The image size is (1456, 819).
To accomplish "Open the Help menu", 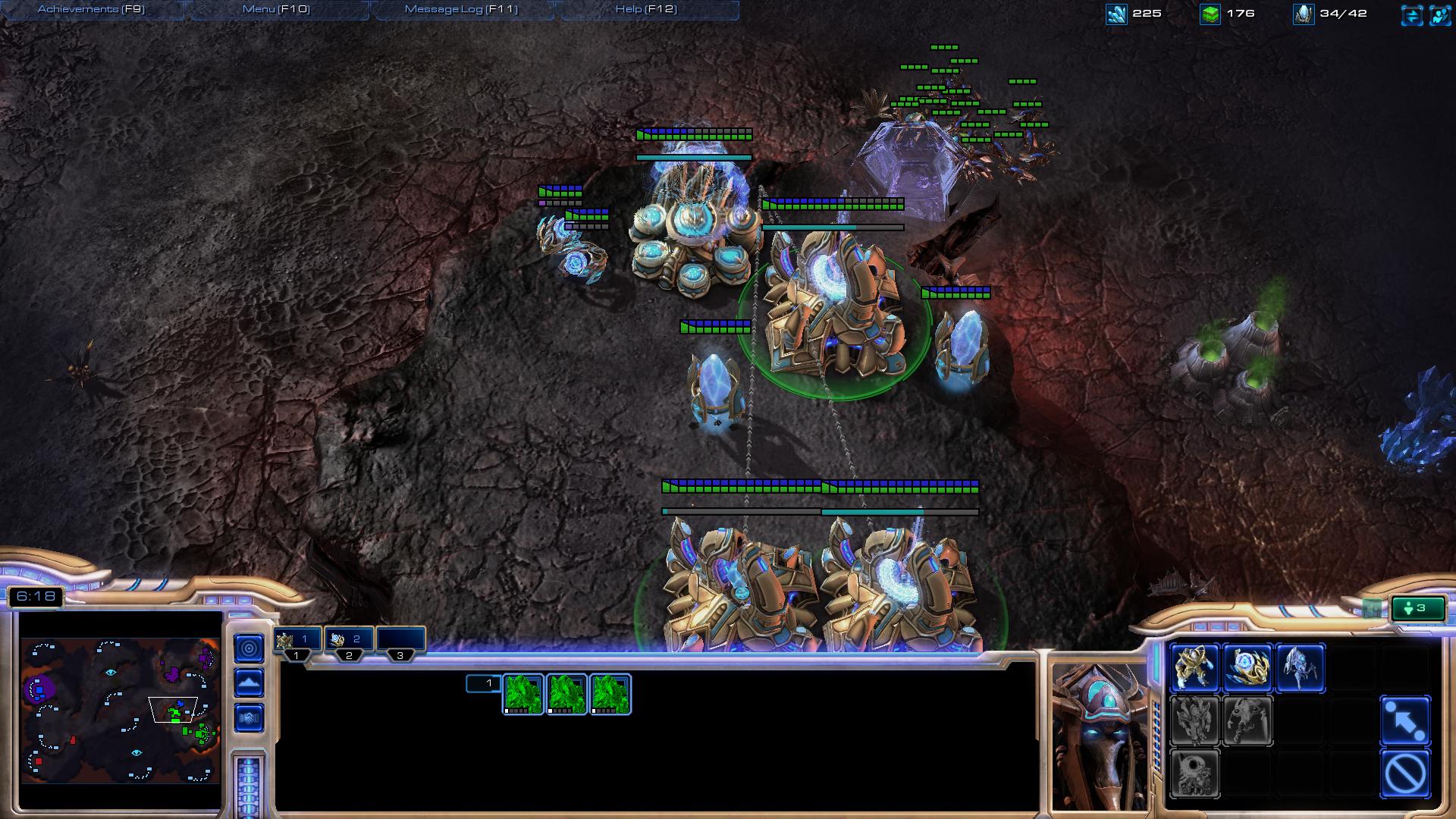I will pos(646,9).
